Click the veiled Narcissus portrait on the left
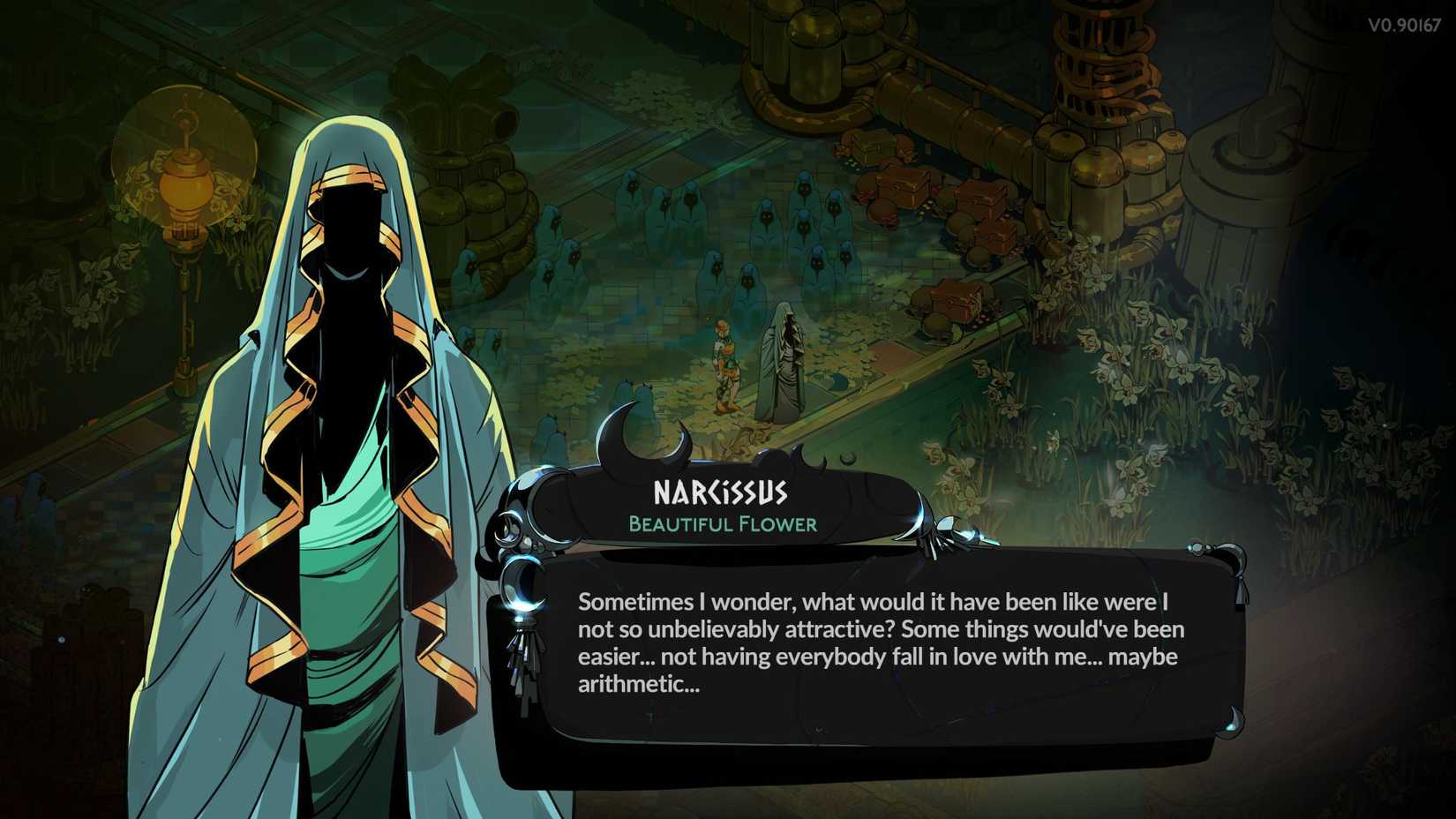 point(335,397)
